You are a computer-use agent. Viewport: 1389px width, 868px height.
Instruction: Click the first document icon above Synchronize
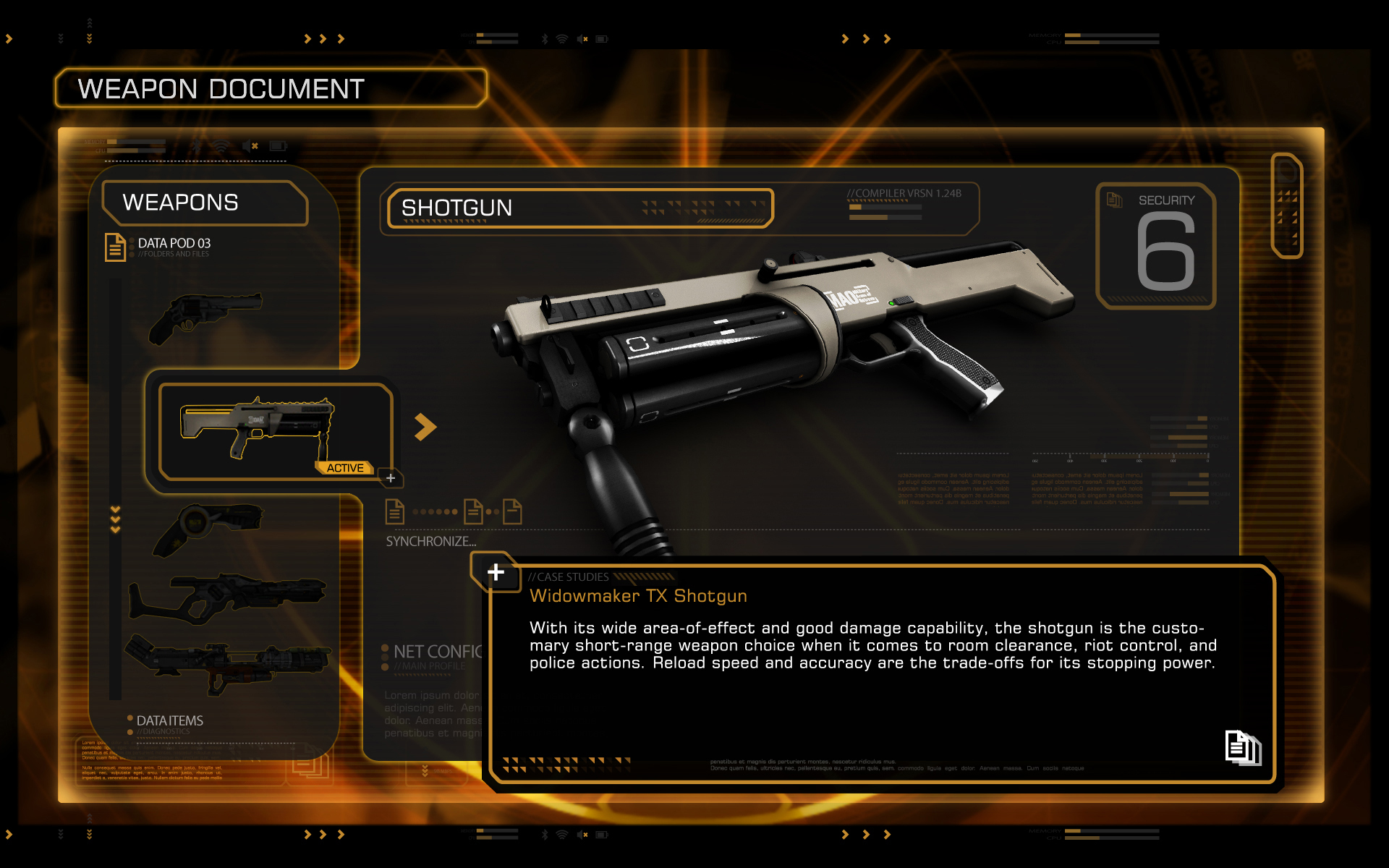click(394, 511)
